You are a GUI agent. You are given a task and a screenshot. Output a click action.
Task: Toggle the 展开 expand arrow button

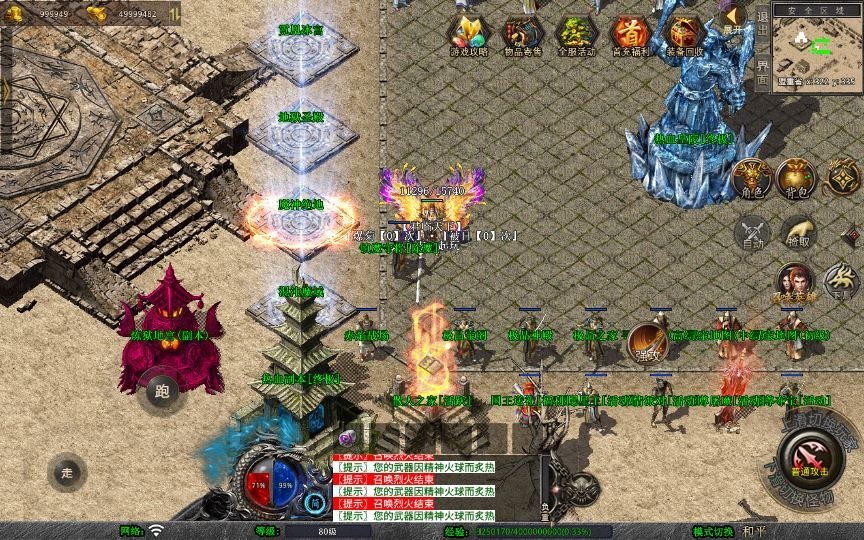[734, 19]
